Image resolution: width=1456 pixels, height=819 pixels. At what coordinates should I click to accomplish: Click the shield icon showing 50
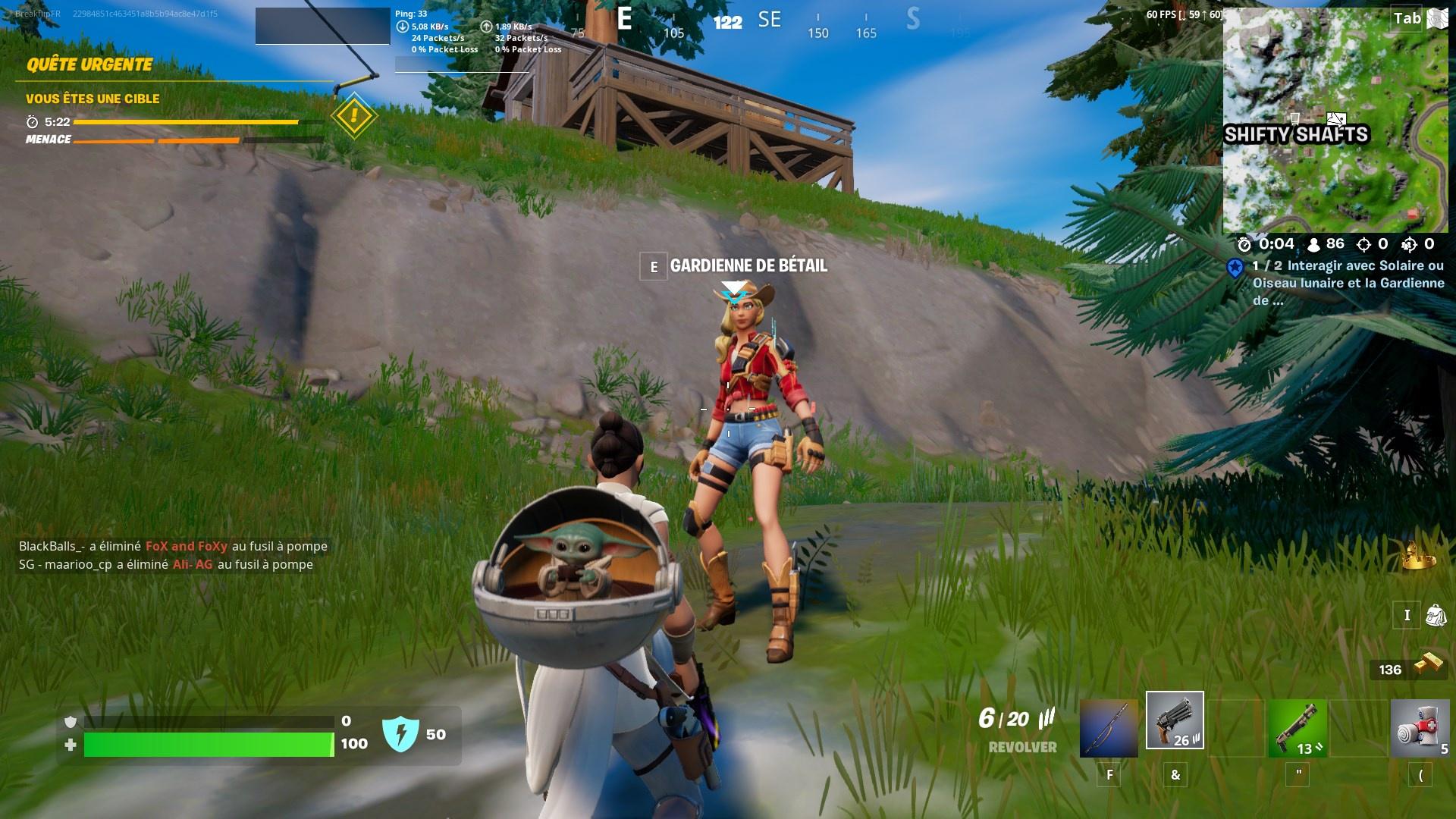402,733
